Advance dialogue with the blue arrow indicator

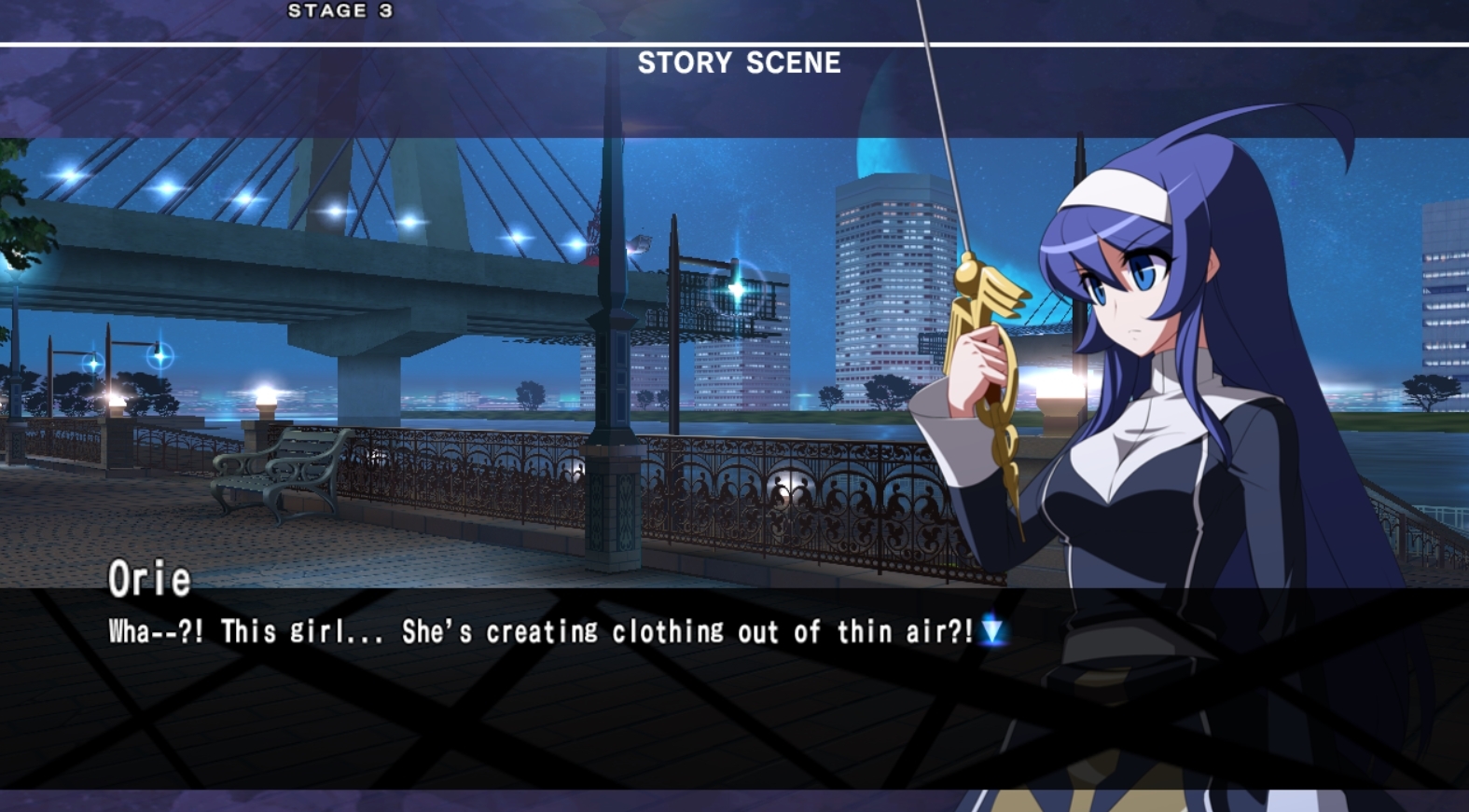pyautogui.click(x=992, y=632)
